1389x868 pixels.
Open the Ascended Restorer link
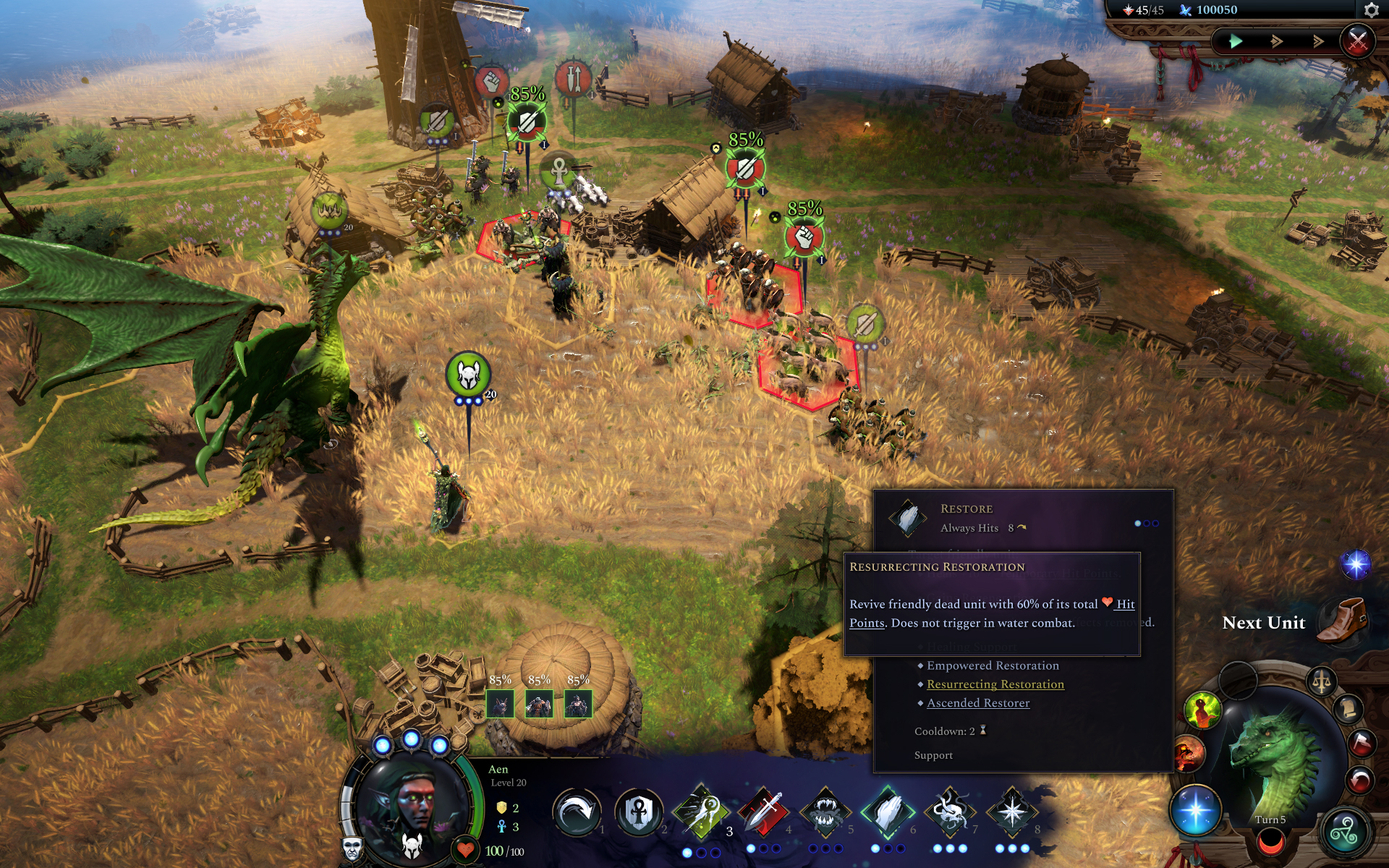tap(977, 702)
